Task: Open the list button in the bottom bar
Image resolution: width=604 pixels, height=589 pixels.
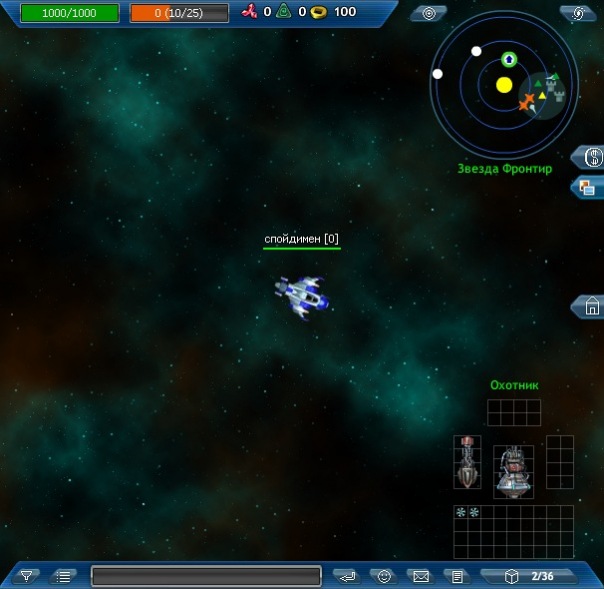Action: coord(64,576)
